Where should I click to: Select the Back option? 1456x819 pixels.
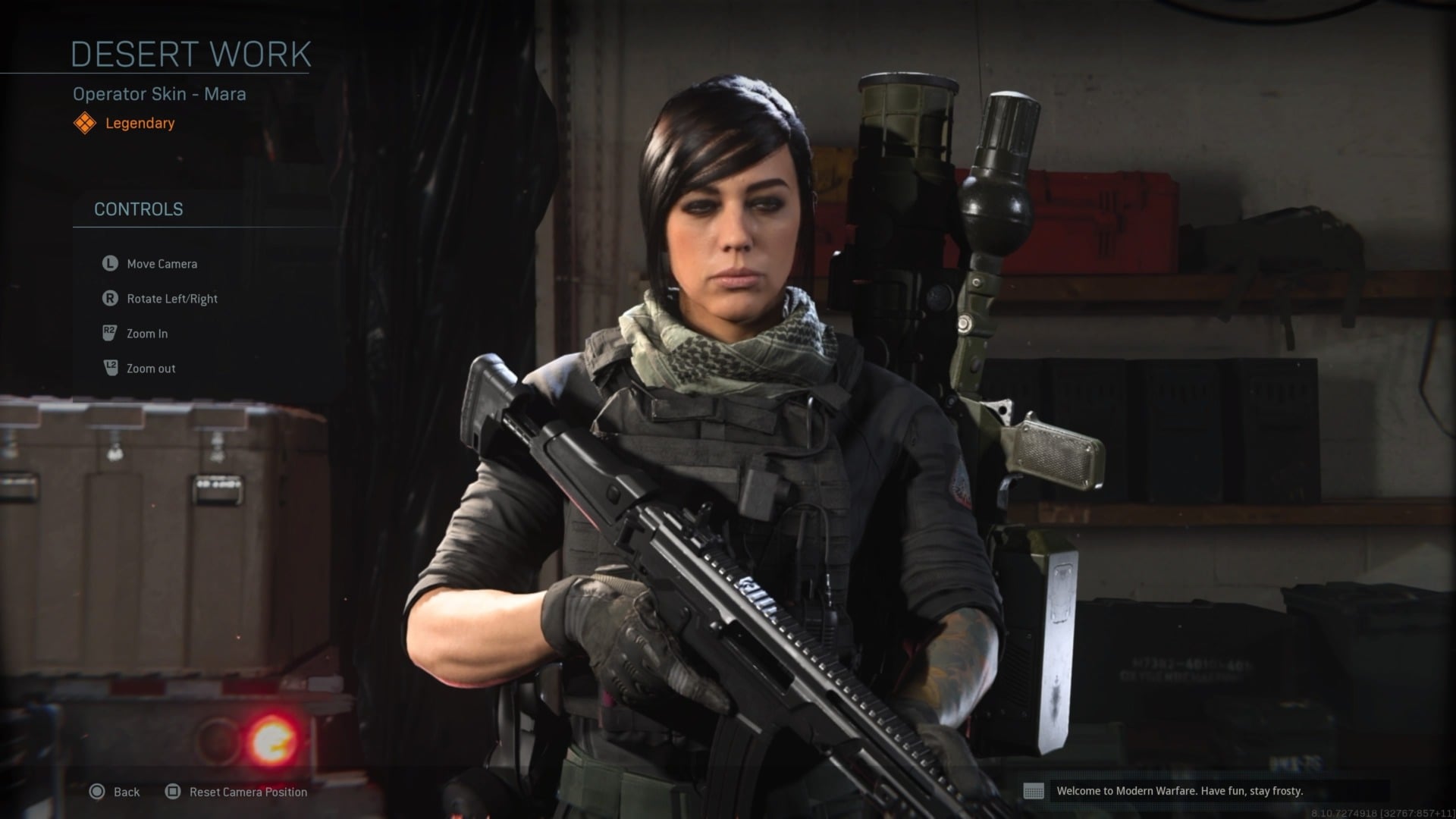click(126, 792)
